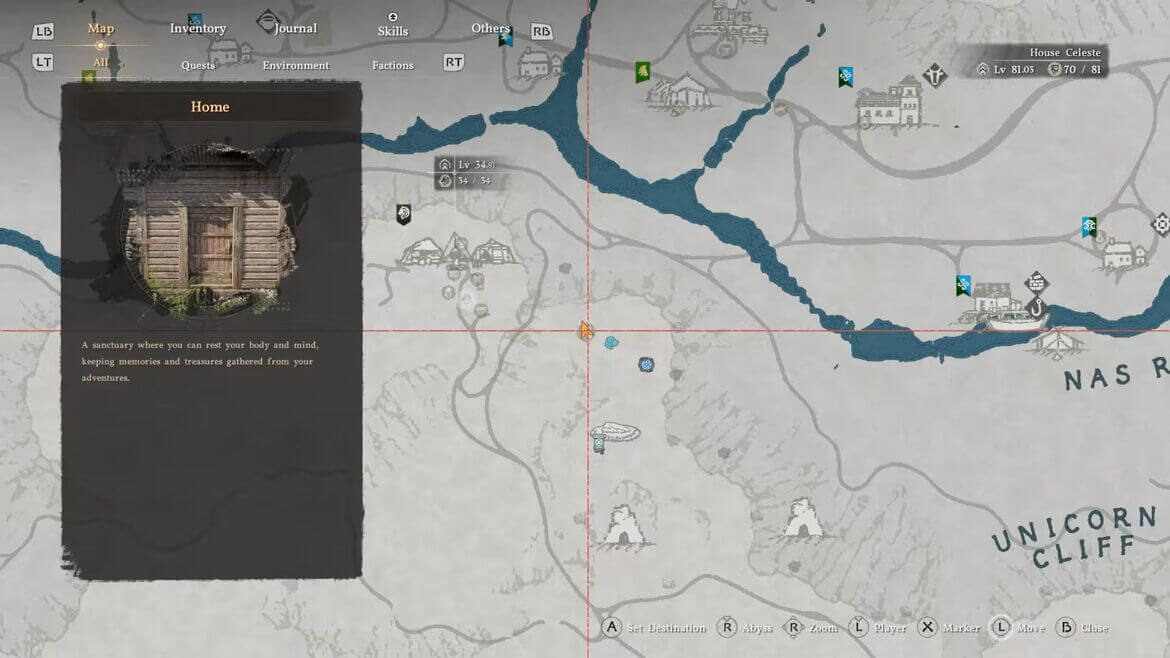
Task: Show All map markers filter
Action: 101,62
